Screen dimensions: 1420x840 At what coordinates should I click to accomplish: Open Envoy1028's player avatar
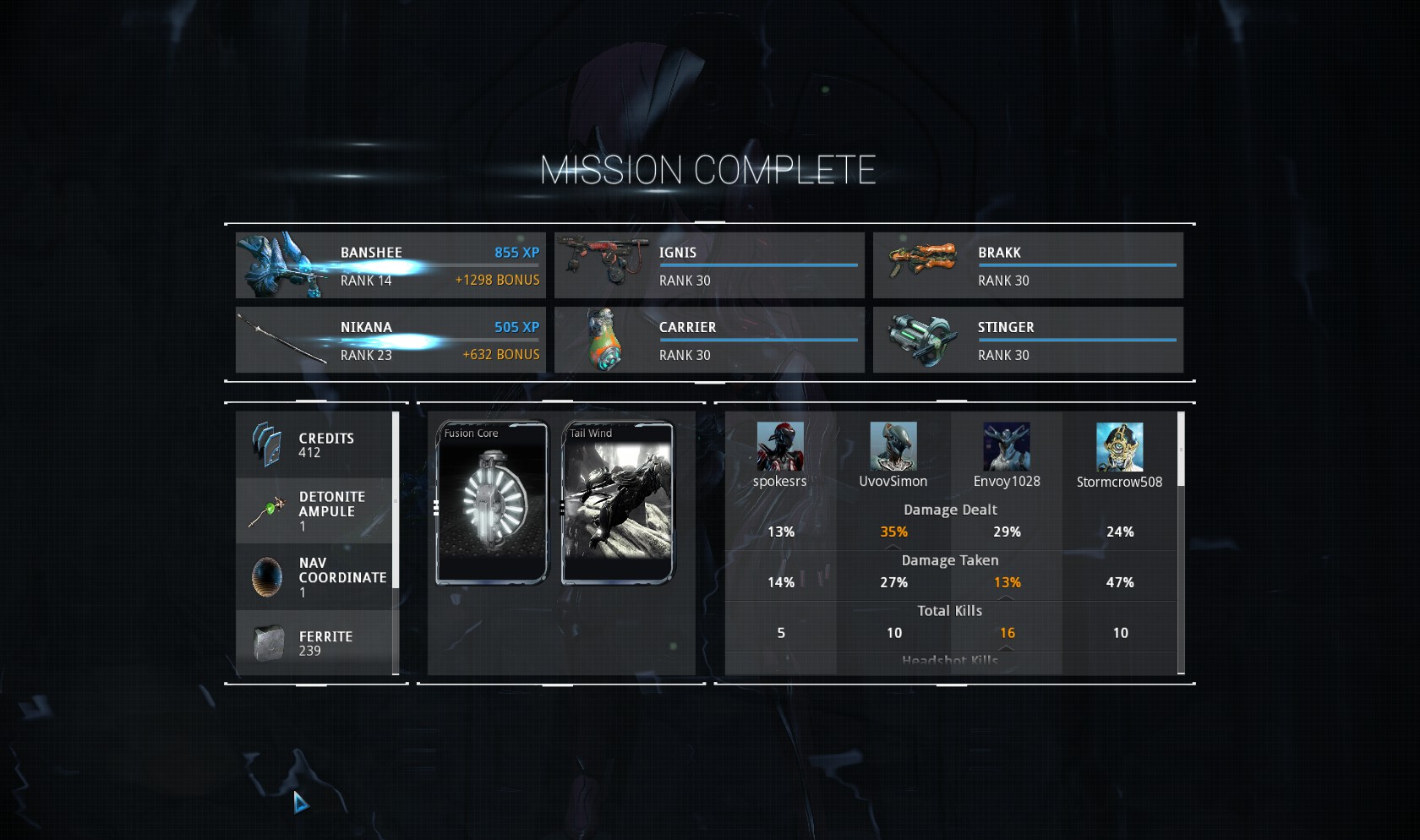(x=1007, y=447)
